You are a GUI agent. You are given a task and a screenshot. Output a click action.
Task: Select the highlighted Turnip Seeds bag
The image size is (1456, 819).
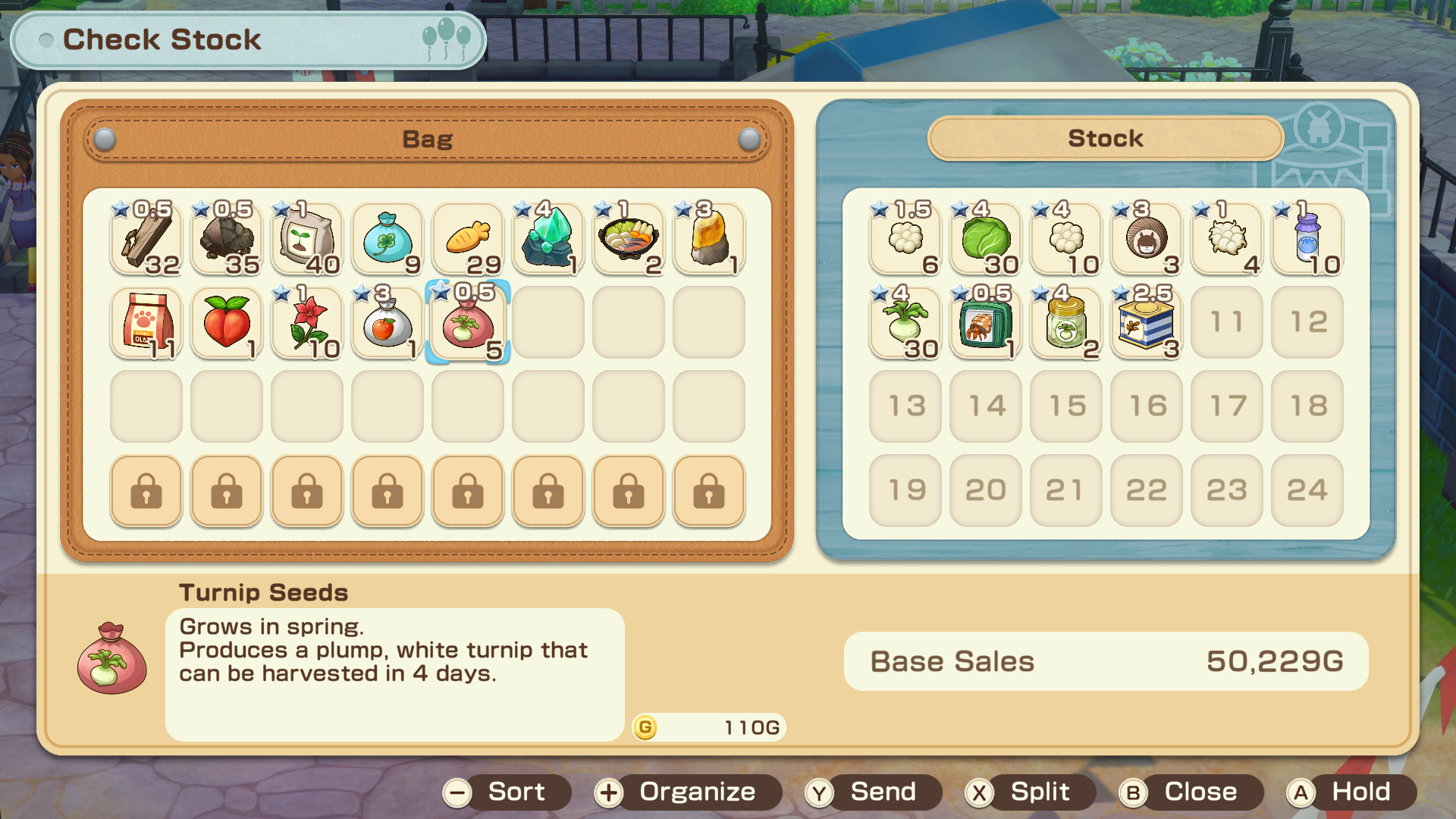(468, 323)
